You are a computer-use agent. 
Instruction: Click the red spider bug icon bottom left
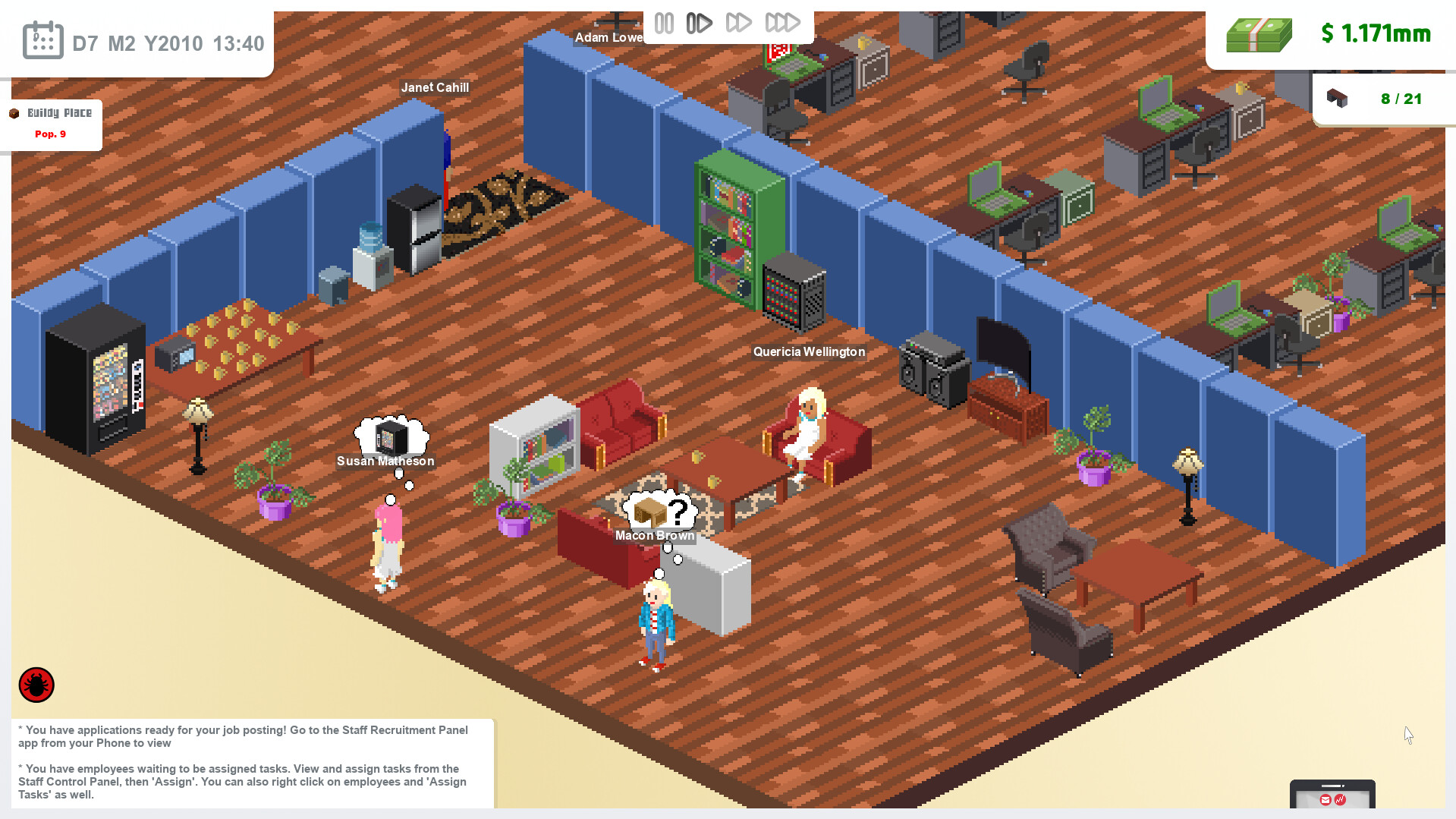coord(35,684)
